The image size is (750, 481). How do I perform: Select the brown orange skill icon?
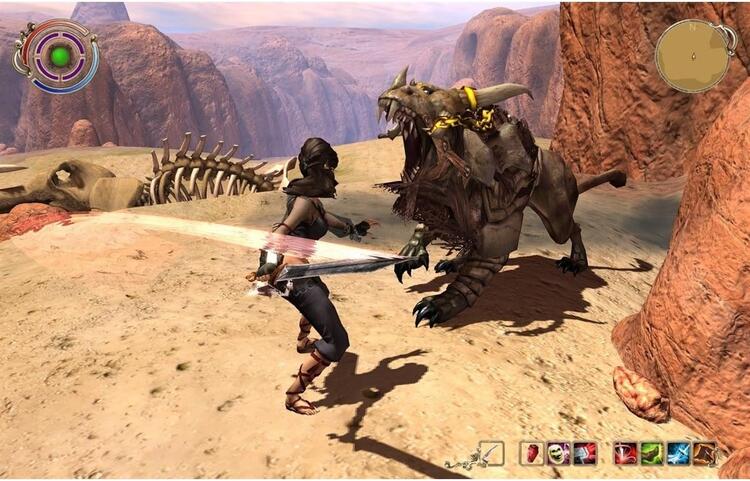tap(705, 453)
